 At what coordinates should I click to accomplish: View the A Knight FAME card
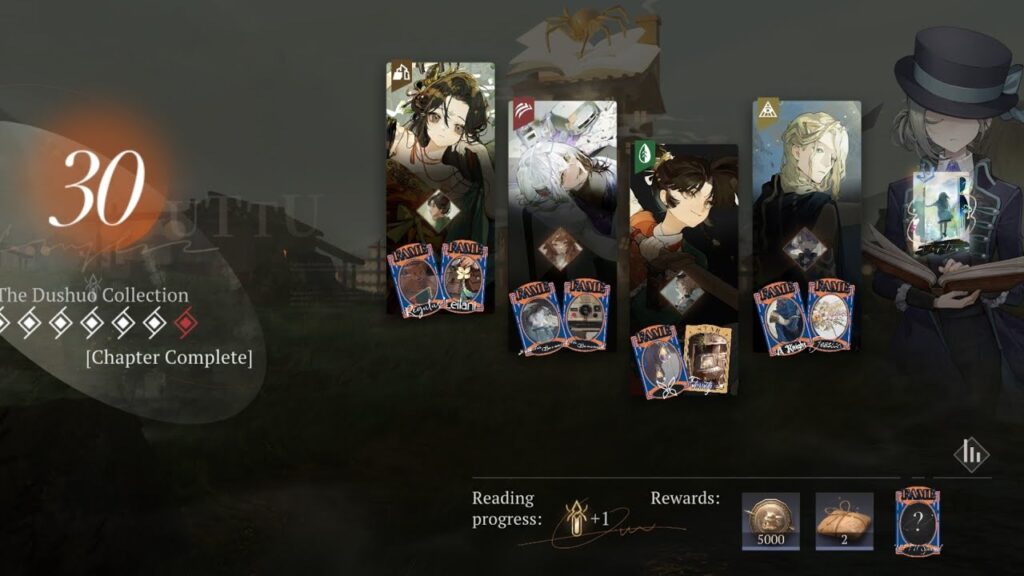coord(780,316)
